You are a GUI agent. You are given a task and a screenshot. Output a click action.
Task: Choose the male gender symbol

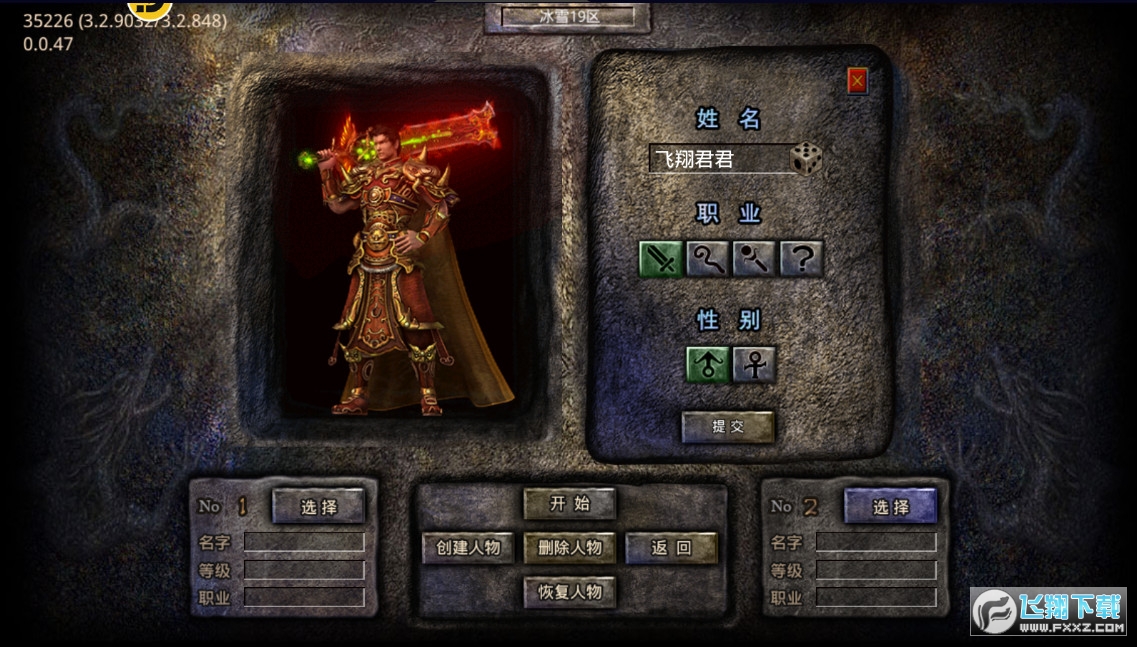[707, 365]
